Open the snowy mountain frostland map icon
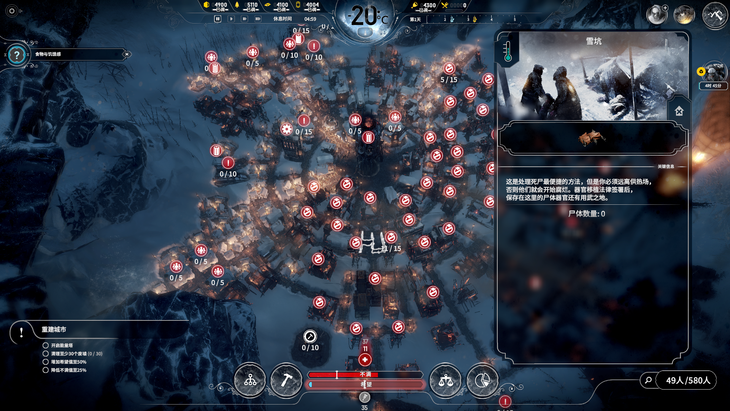The height and width of the screenshot is (411, 730). tap(714, 15)
